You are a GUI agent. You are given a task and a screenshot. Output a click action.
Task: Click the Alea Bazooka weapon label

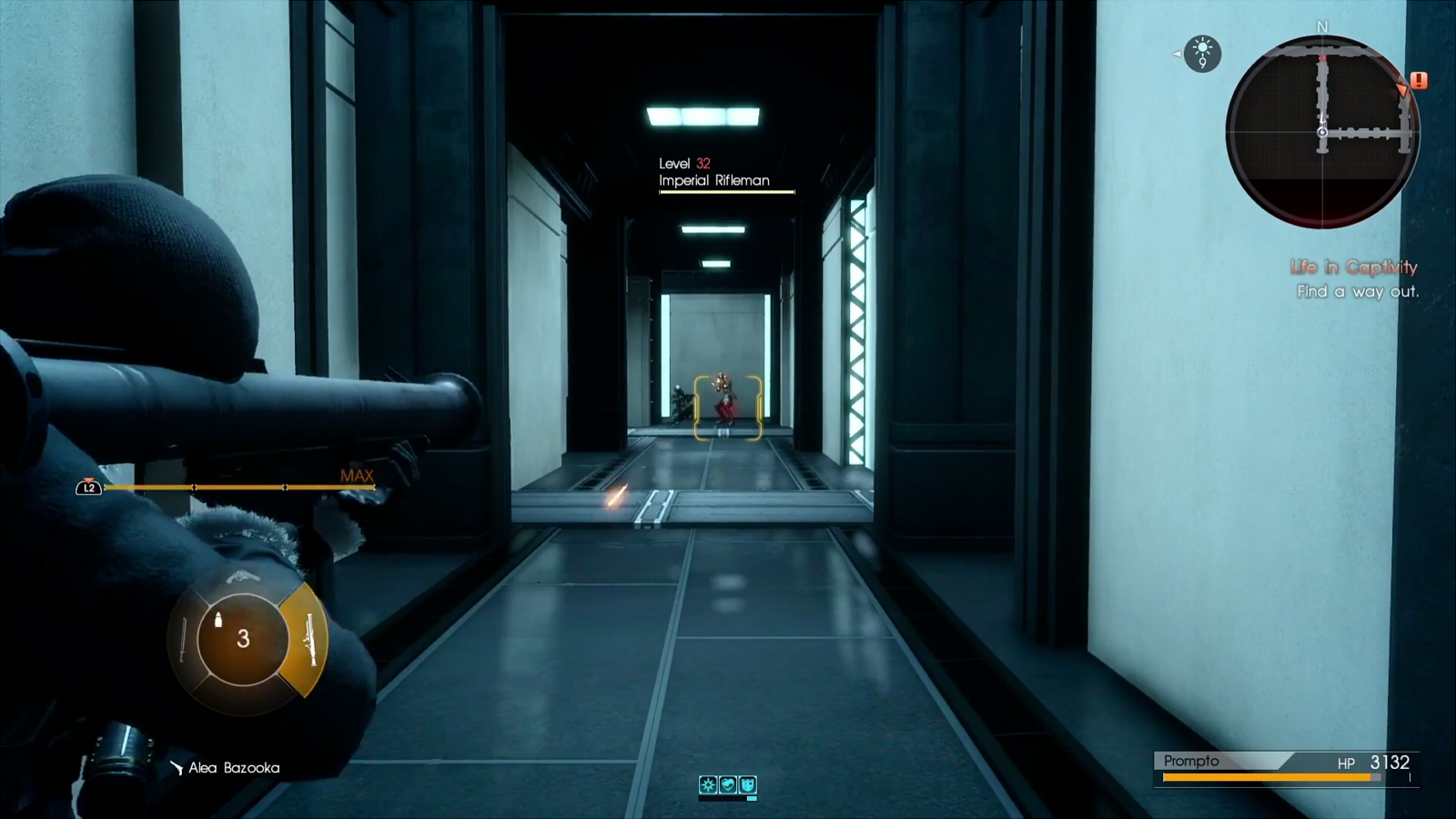pyautogui.click(x=233, y=768)
